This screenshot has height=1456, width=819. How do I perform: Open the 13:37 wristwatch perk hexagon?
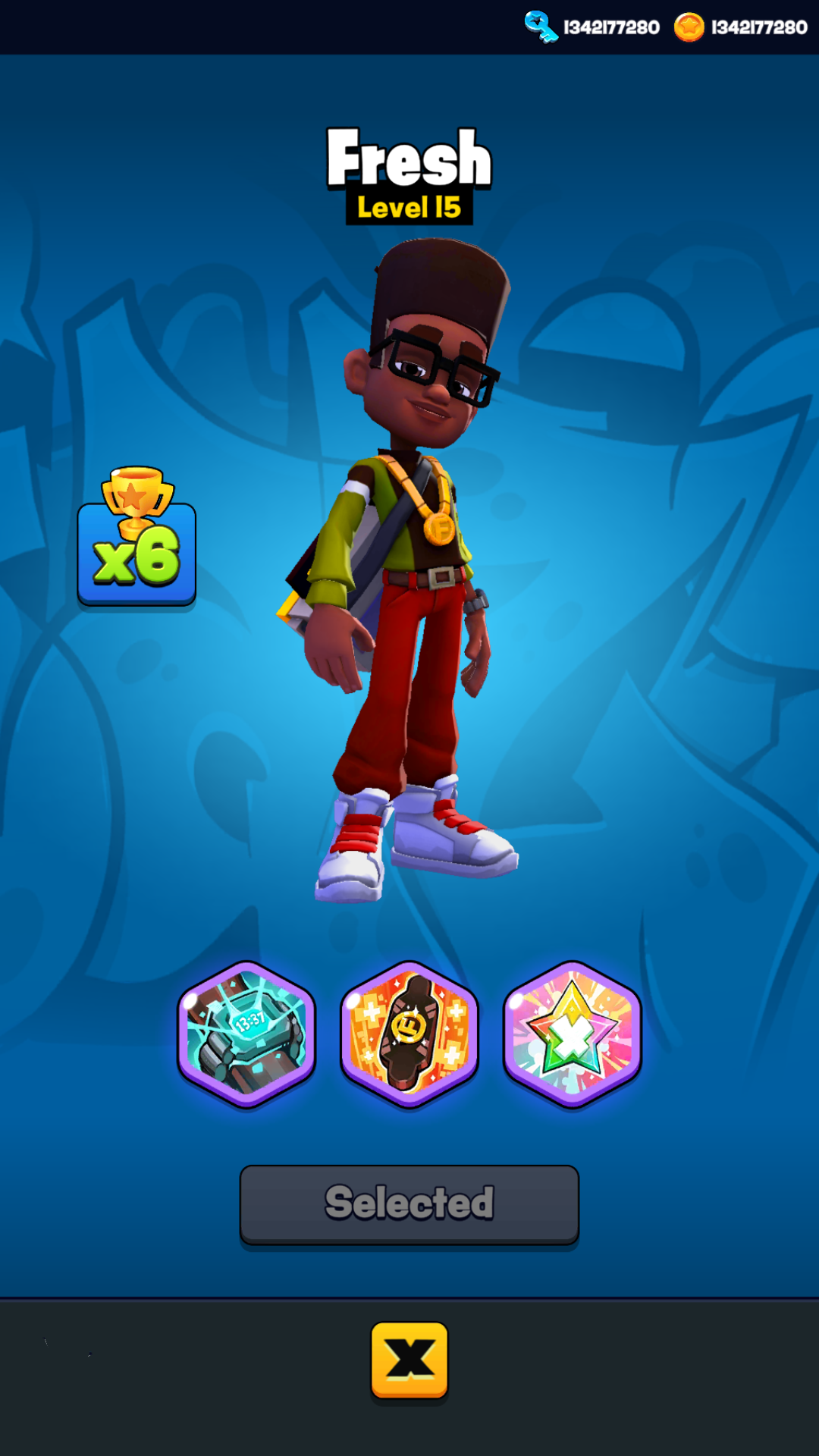[x=246, y=1034]
